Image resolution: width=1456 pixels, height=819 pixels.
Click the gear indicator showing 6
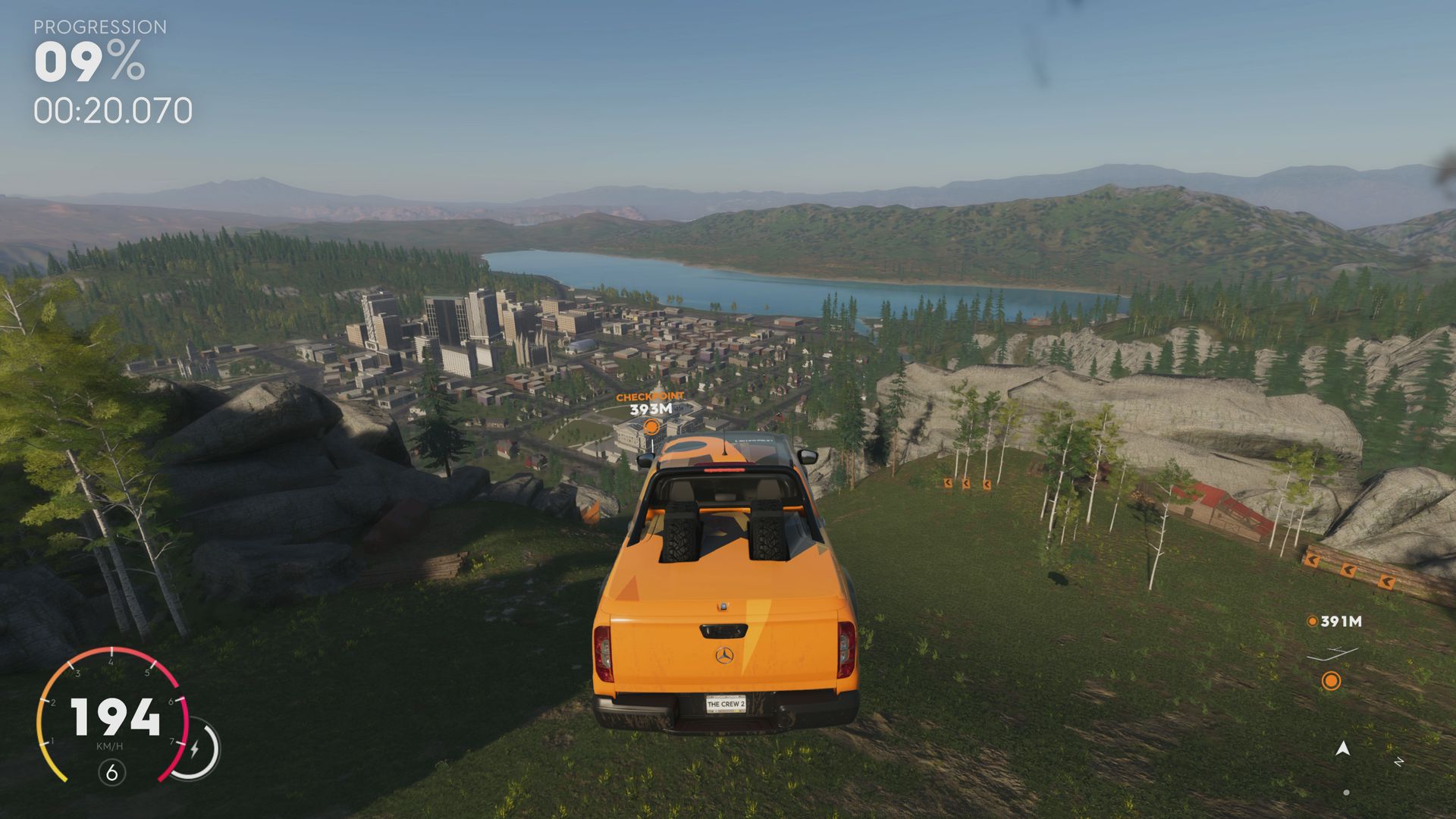112,772
